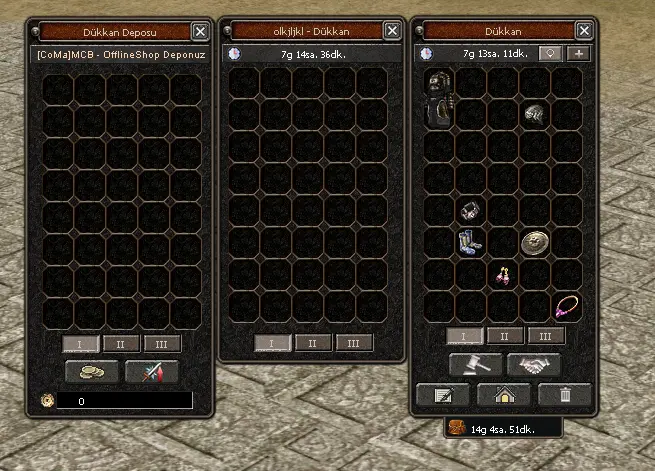655x471 pixels.
Task: Choose the round shield item
Action: click(x=535, y=242)
